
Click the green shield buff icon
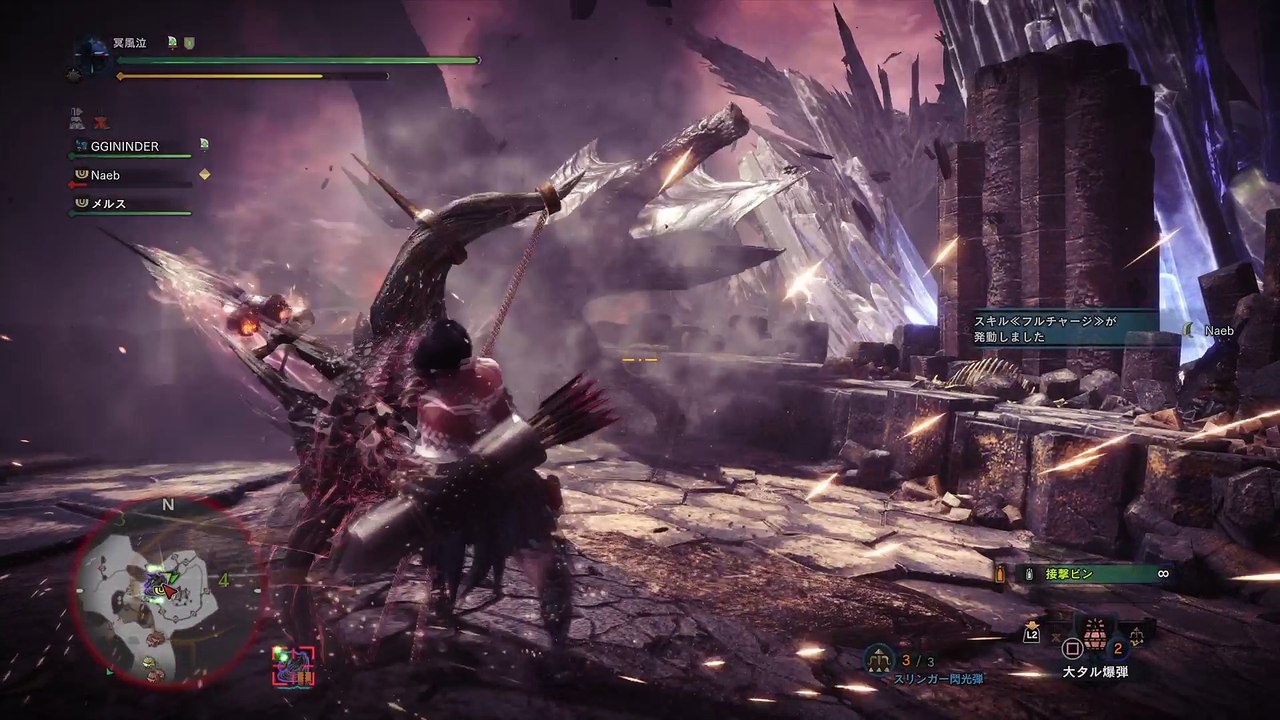pyautogui.click(x=189, y=42)
